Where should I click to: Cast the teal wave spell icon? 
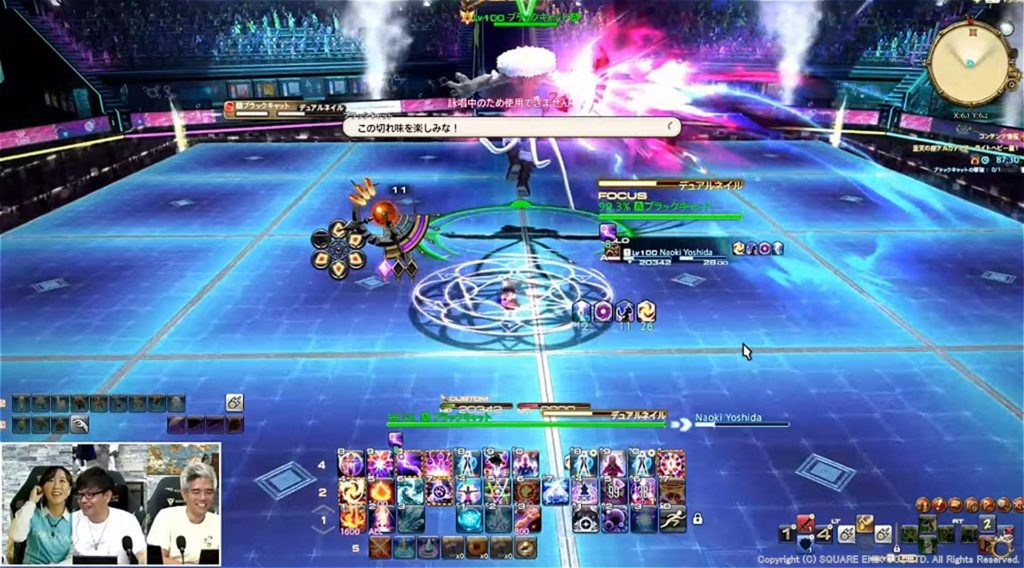(410, 492)
